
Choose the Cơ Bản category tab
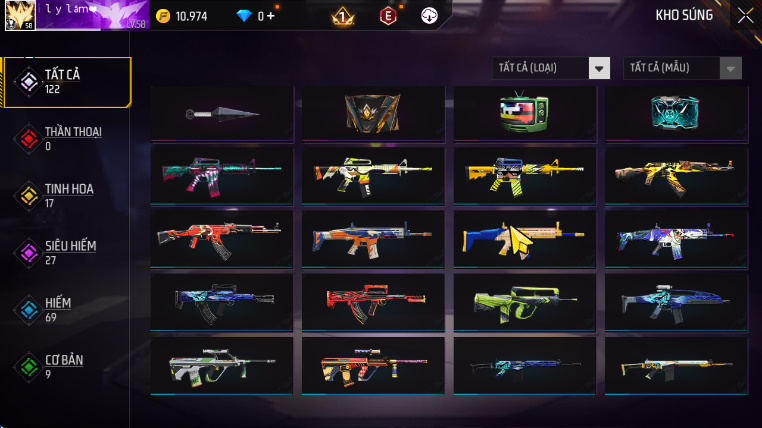67,366
